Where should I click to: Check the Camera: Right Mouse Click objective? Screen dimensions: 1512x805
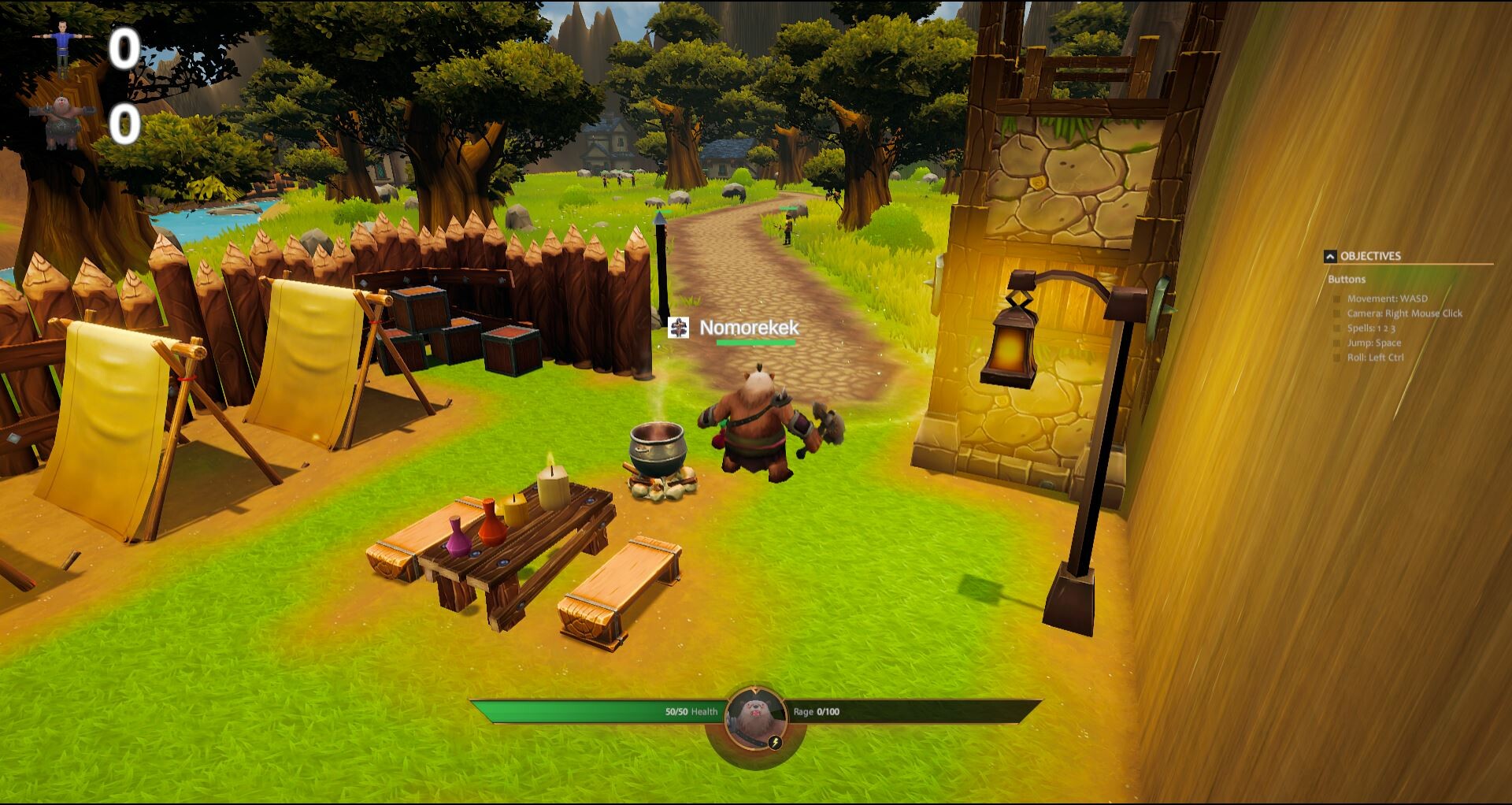[1336, 313]
